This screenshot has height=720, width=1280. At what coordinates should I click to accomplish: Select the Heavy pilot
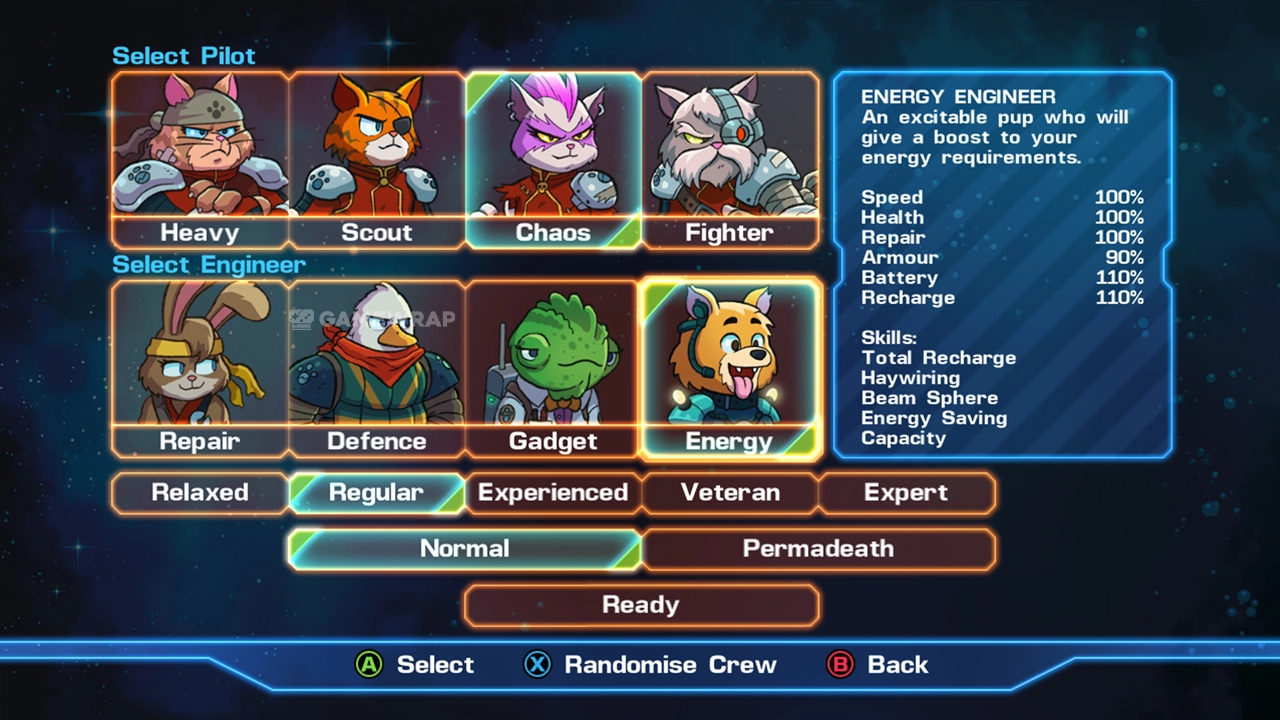pos(200,160)
